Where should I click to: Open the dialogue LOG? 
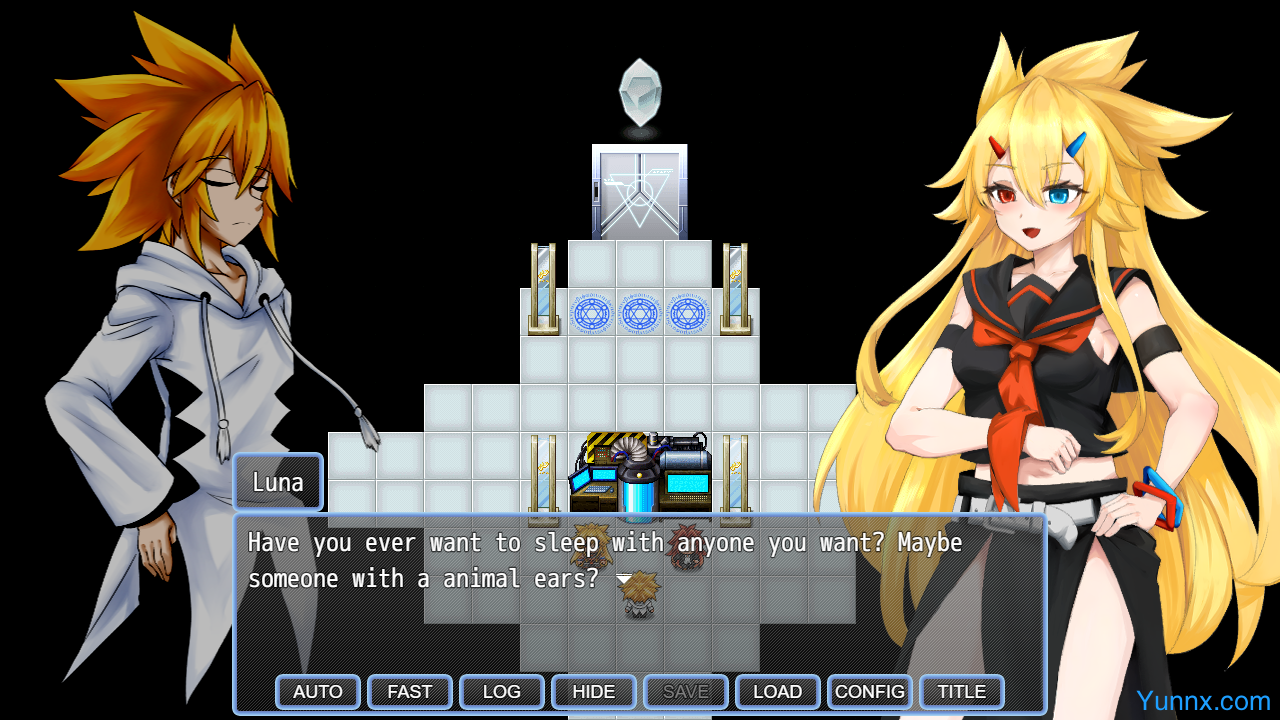[502, 692]
